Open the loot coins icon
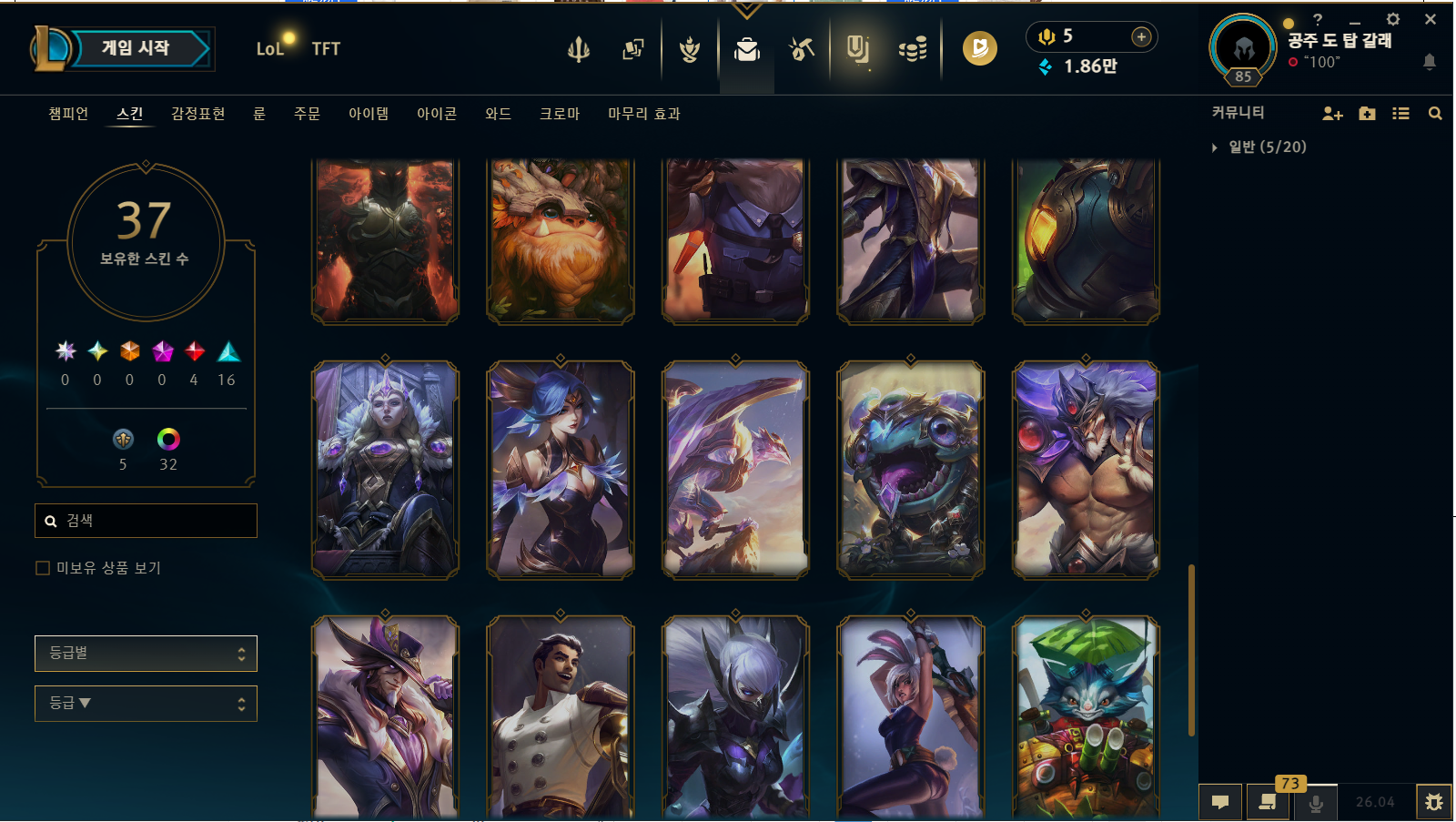Viewport: 1456px width, 822px height. [x=913, y=49]
